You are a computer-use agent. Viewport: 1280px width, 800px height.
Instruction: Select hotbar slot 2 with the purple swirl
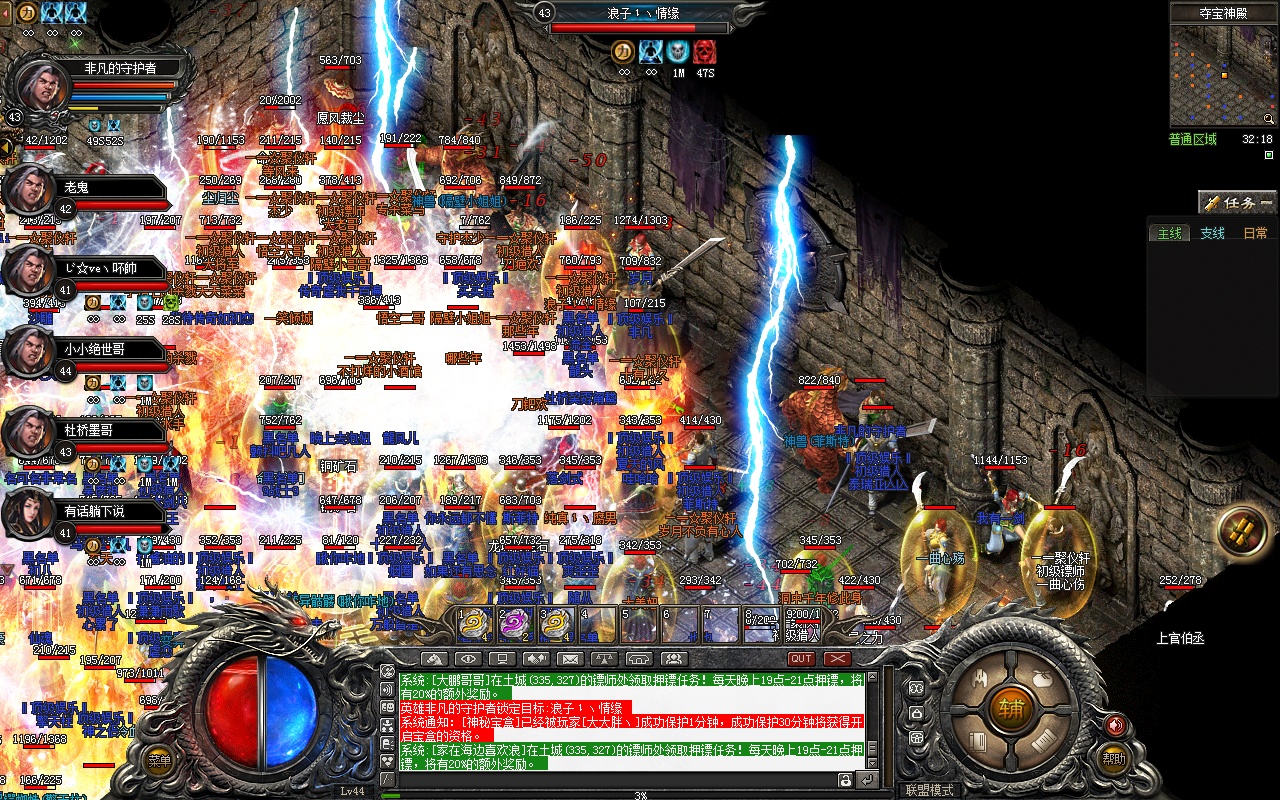click(x=515, y=624)
